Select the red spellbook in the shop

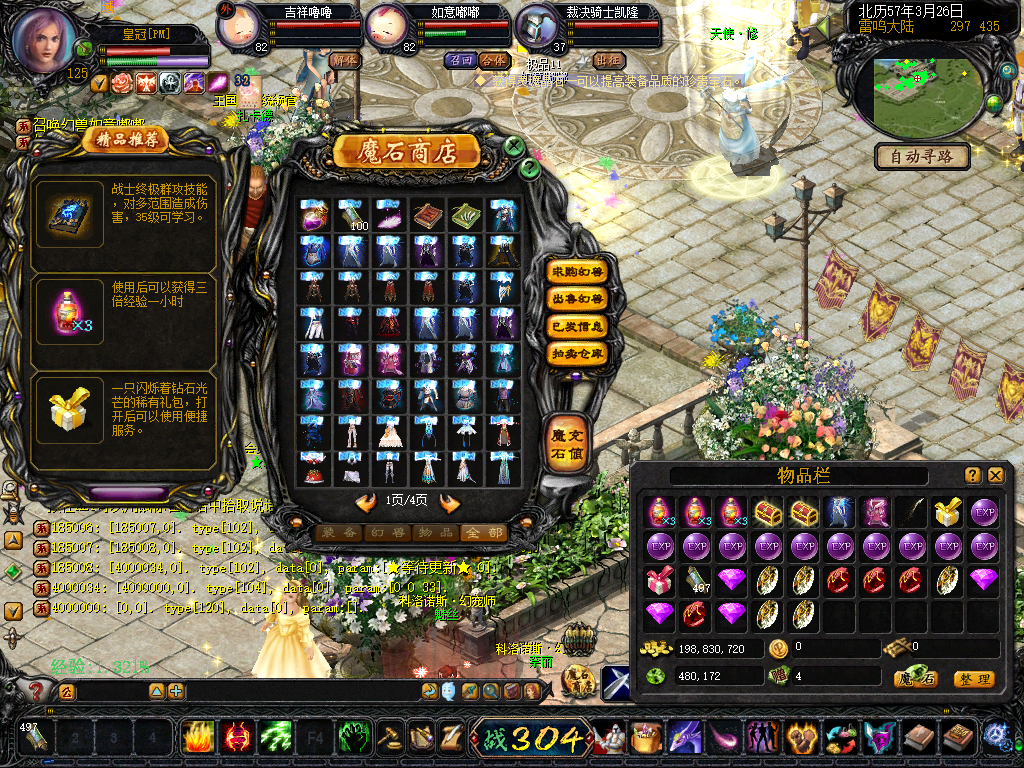pyautogui.click(x=428, y=213)
